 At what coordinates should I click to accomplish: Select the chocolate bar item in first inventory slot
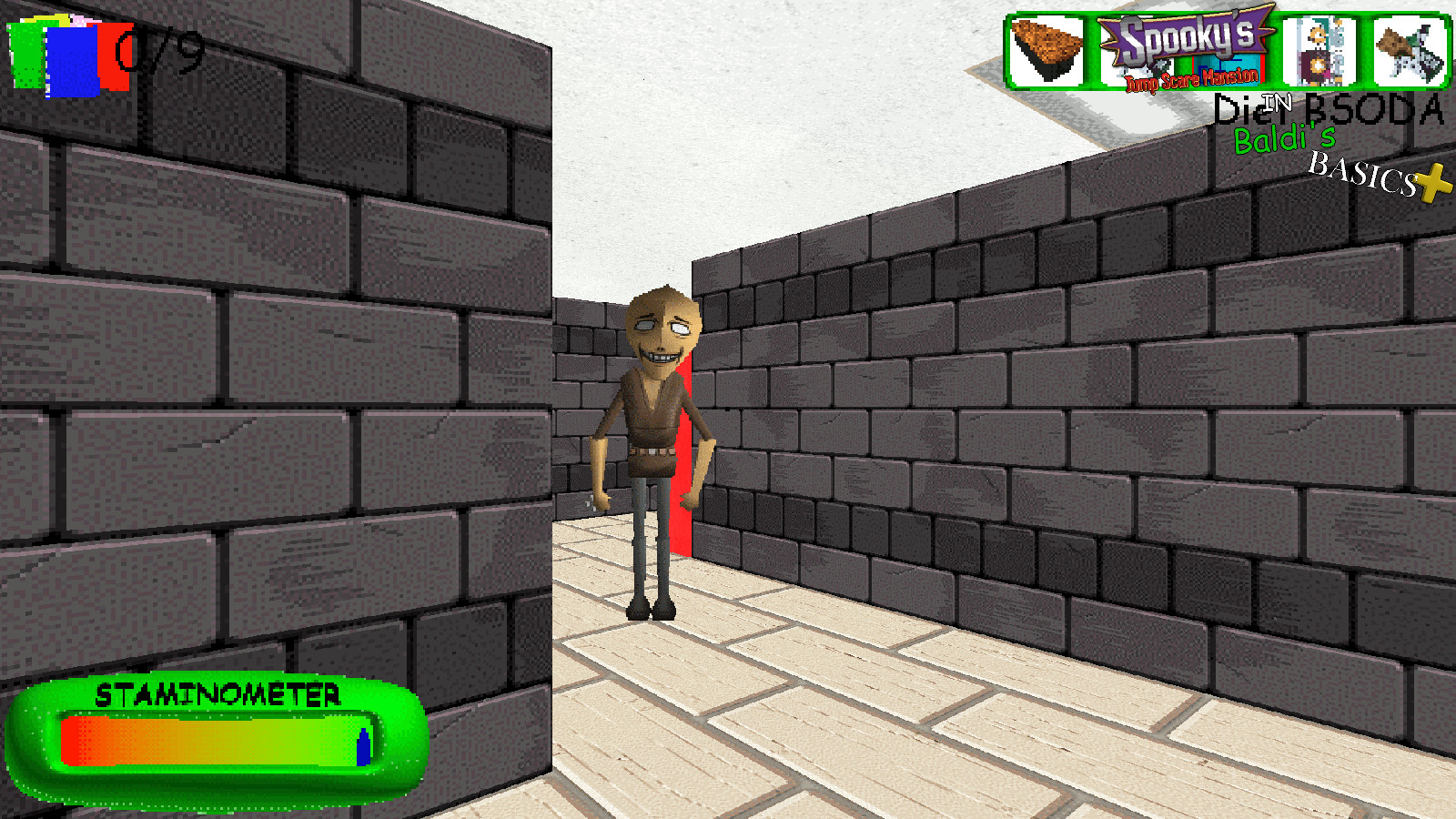tap(1045, 52)
